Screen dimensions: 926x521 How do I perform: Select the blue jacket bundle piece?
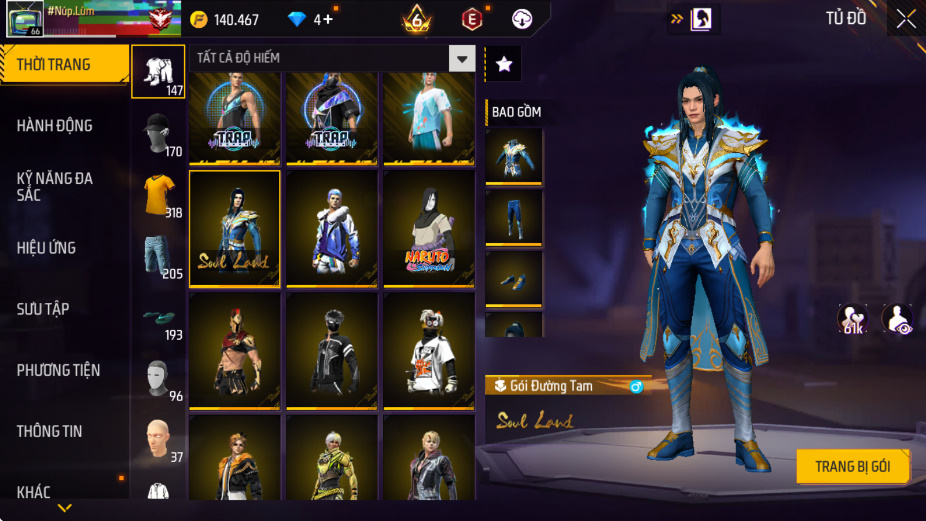[514, 156]
